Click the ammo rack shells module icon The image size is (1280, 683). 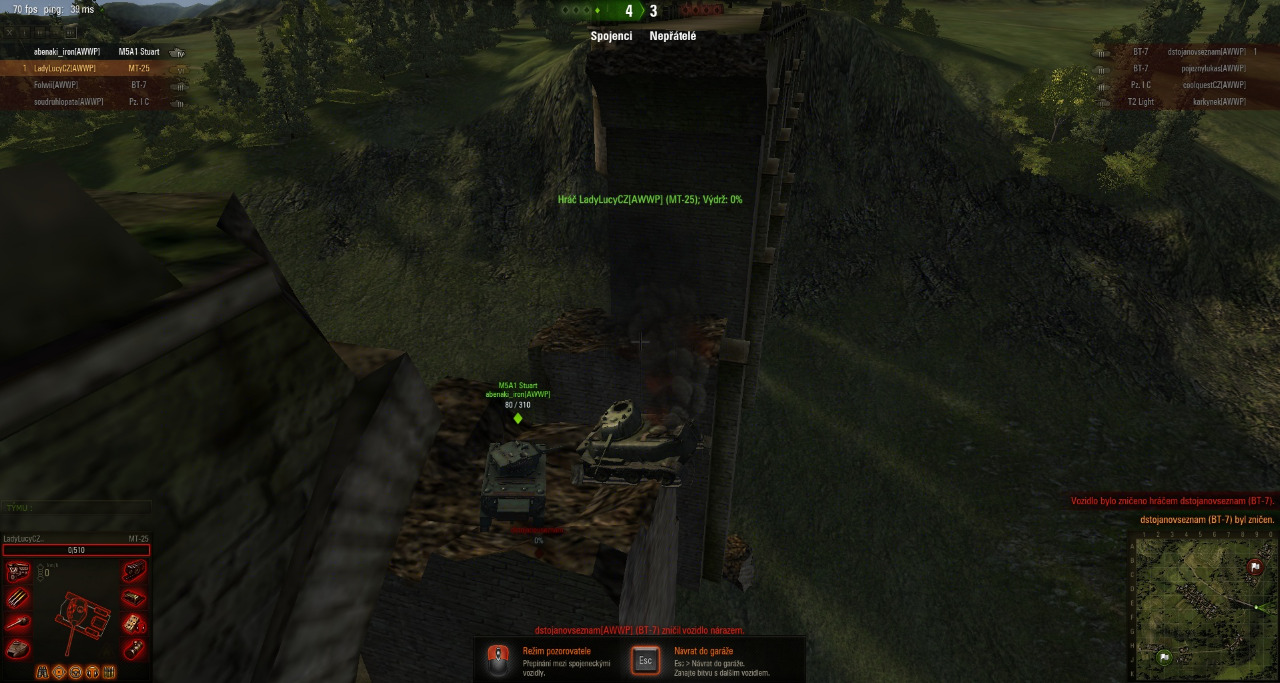(x=17, y=598)
